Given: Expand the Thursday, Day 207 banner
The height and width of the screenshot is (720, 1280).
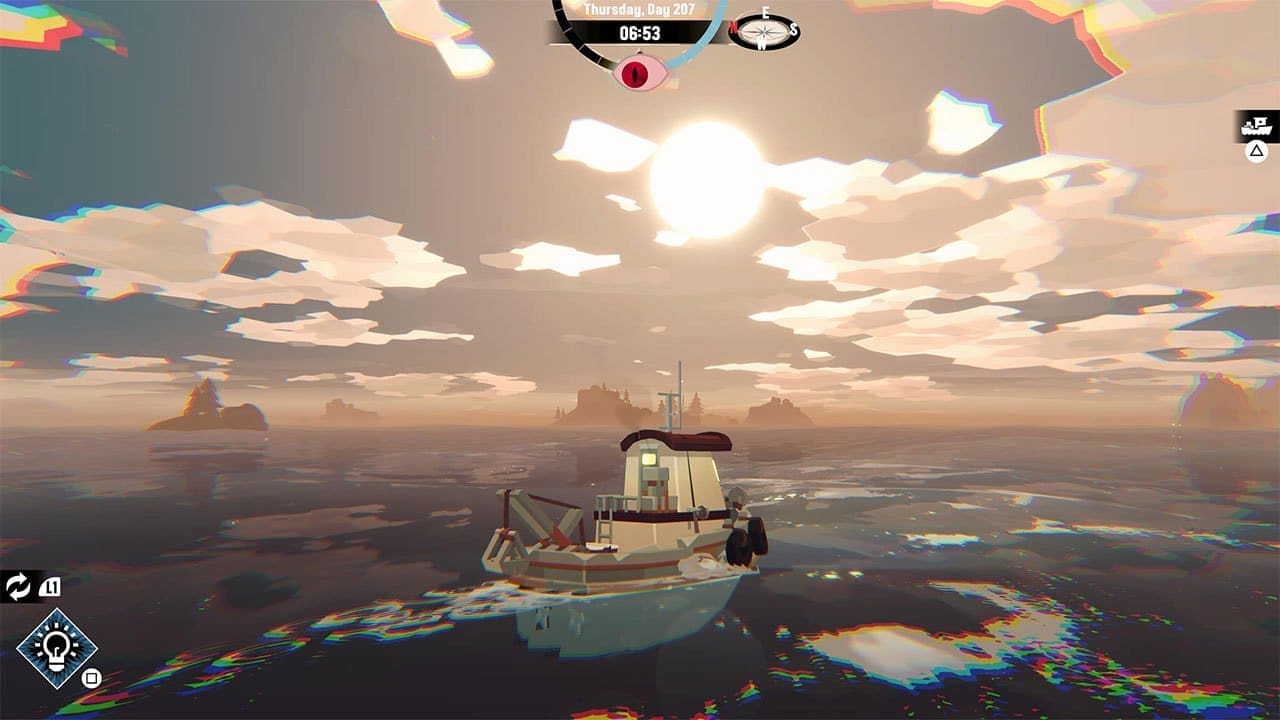Looking at the screenshot, I should coord(640,10).
